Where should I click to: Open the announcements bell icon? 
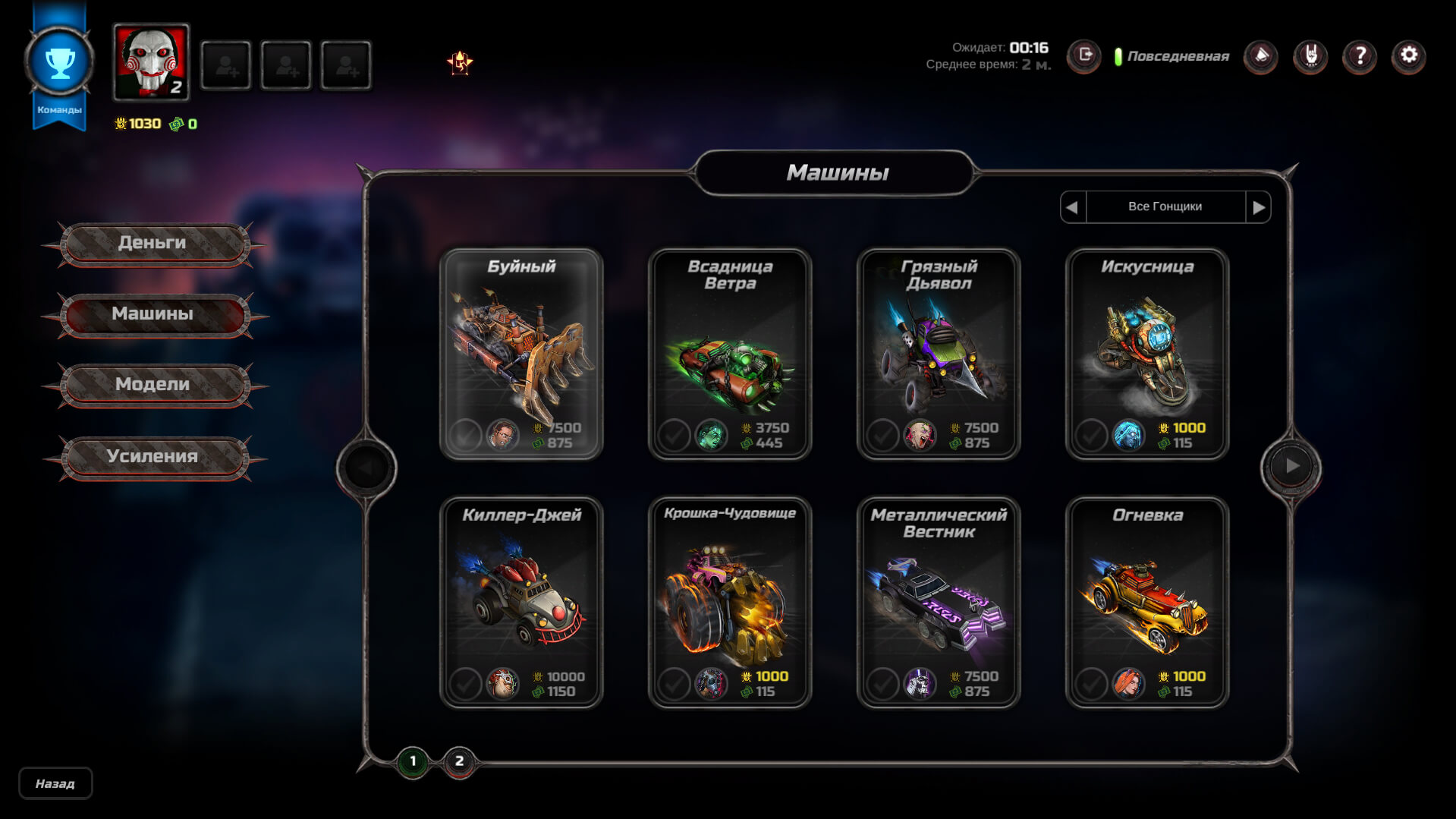[x=1261, y=54]
